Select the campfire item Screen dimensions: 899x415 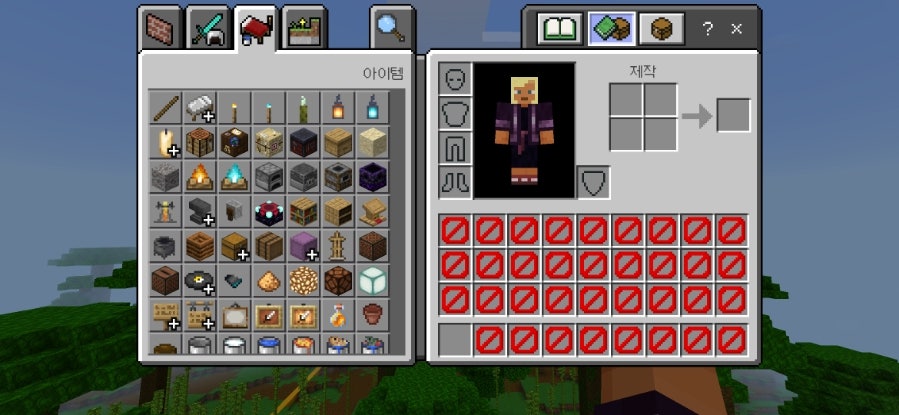[x=200, y=176]
